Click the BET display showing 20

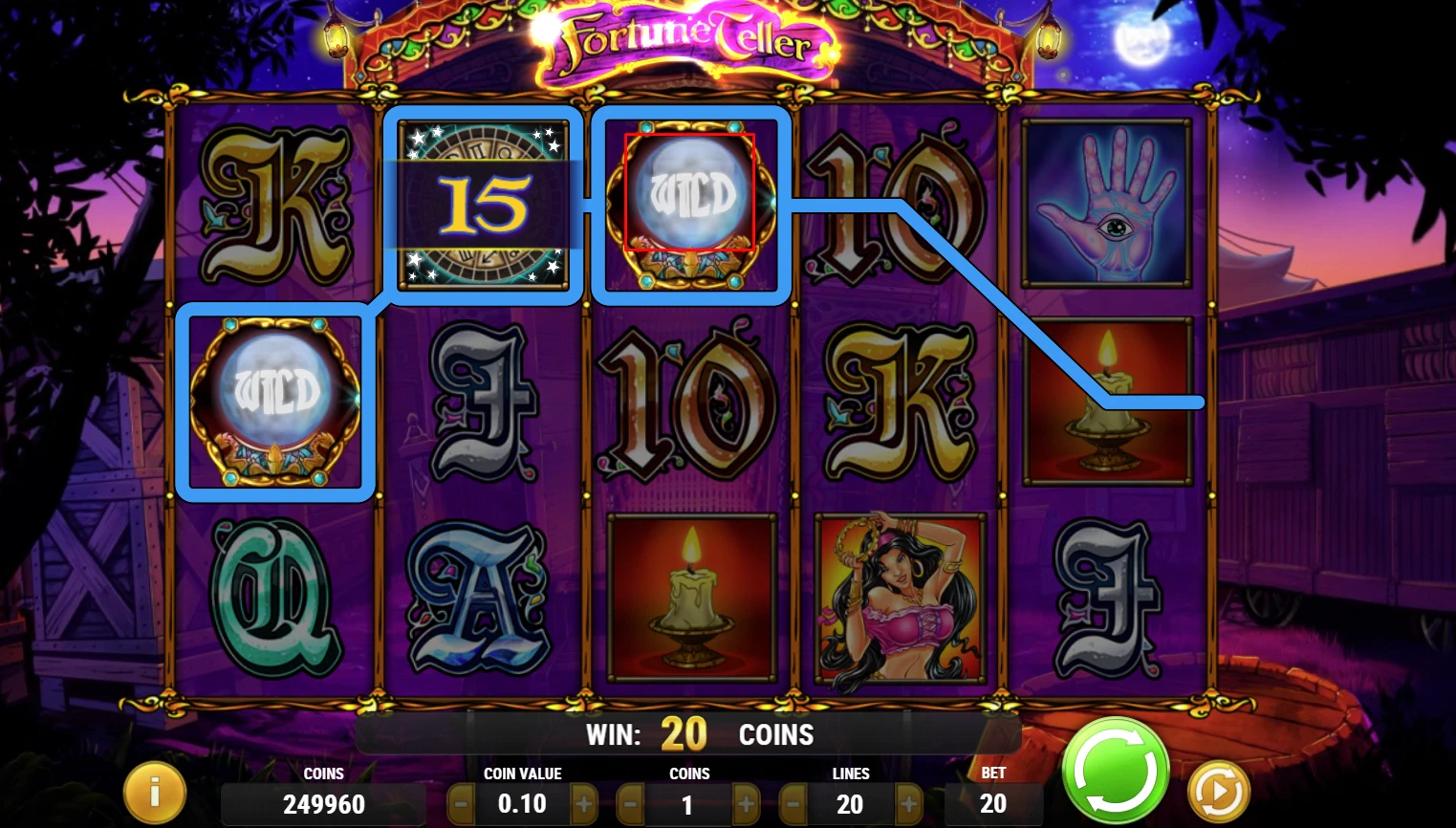pyautogui.click(x=992, y=804)
